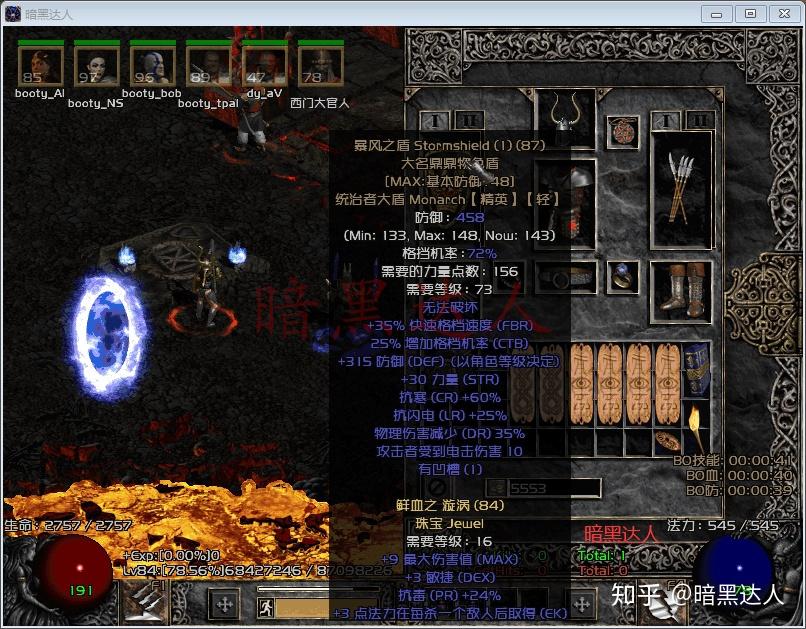
Task: Click the left-click attack skill icon
Action: pos(142,602)
